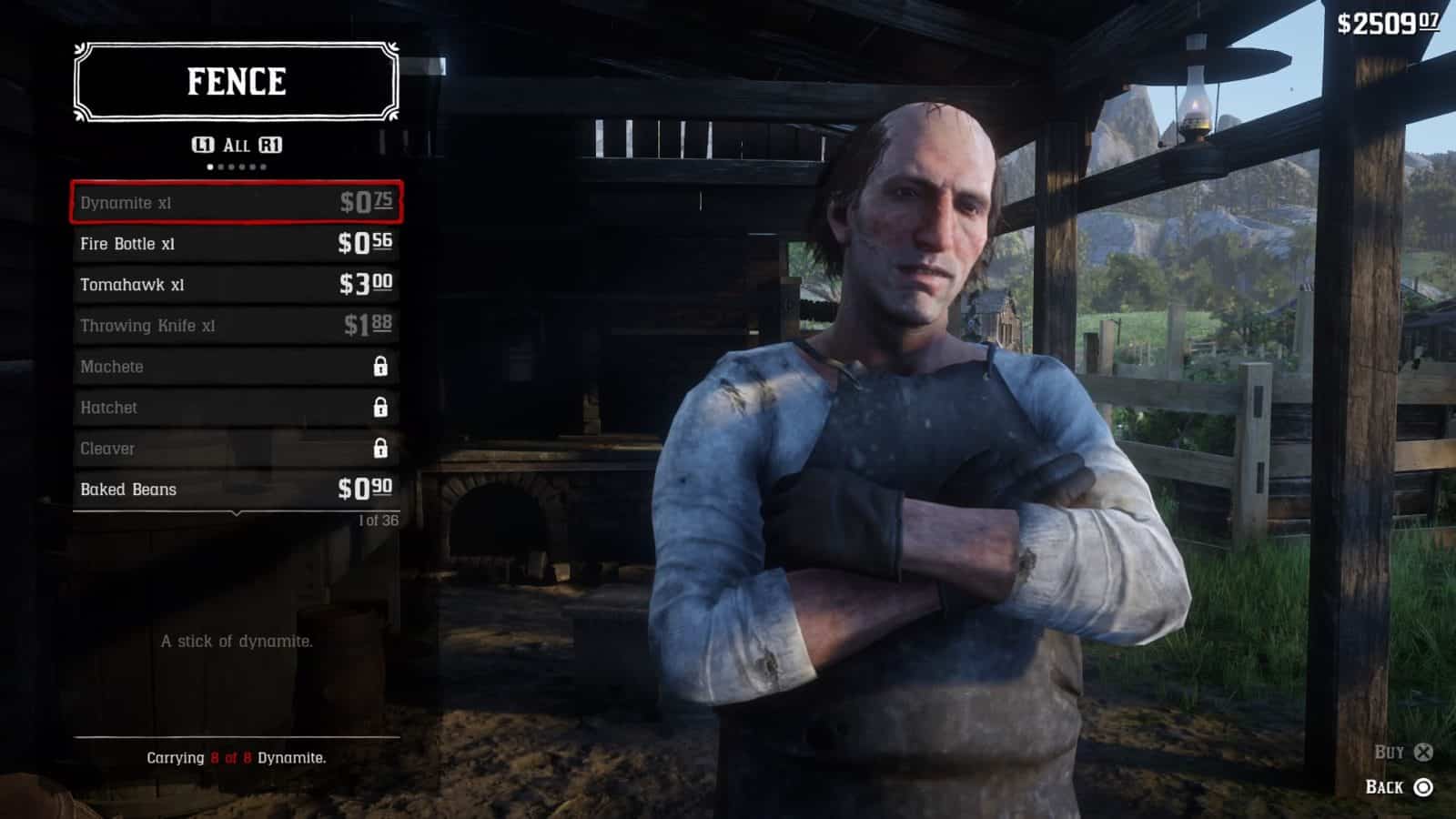Viewport: 1456px width, 819px height.
Task: Click the L1 shoulder button indicator
Action: (x=202, y=144)
